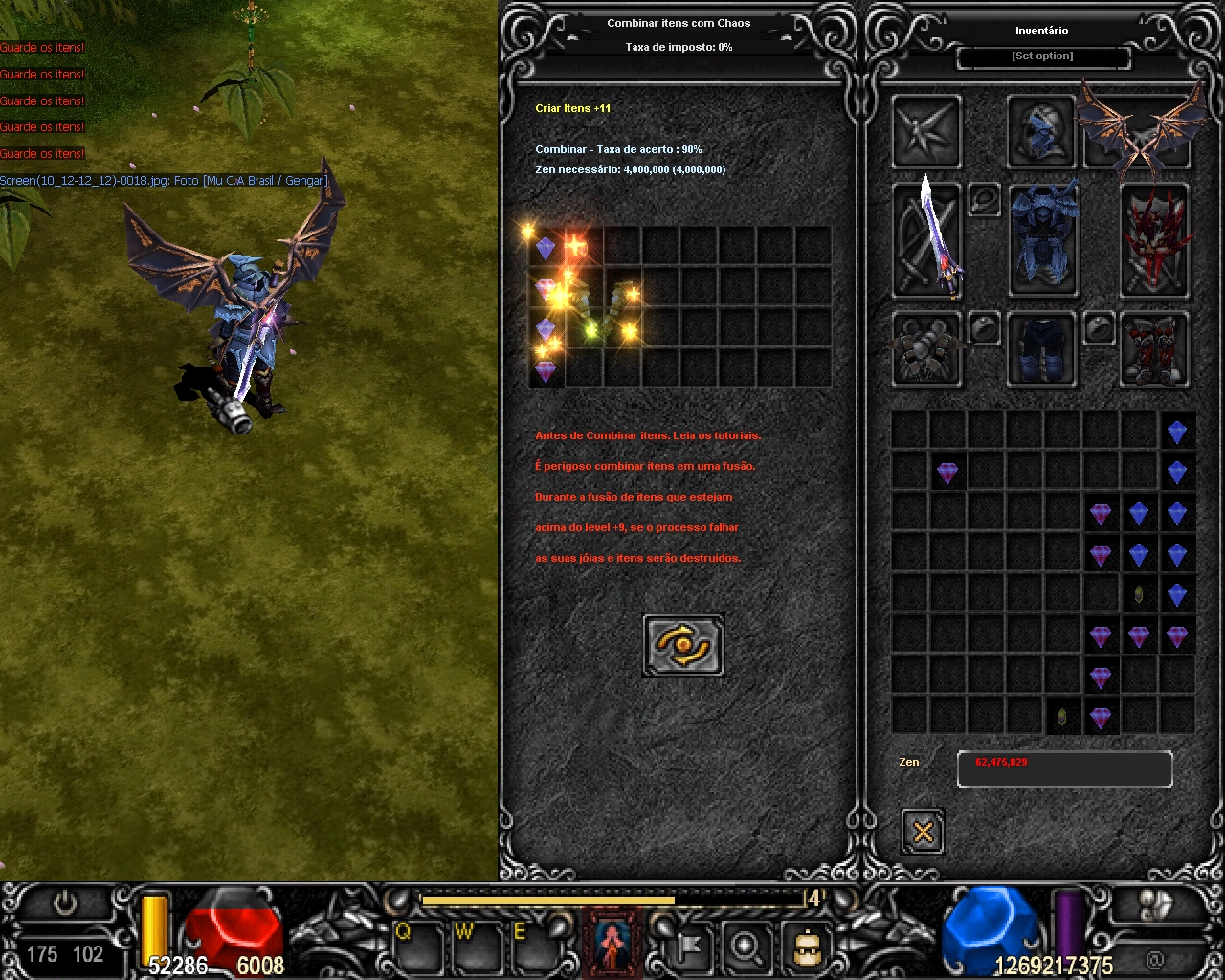Image resolution: width=1225 pixels, height=980 pixels.
Task: Open the magnifying glass button
Action: [x=746, y=947]
